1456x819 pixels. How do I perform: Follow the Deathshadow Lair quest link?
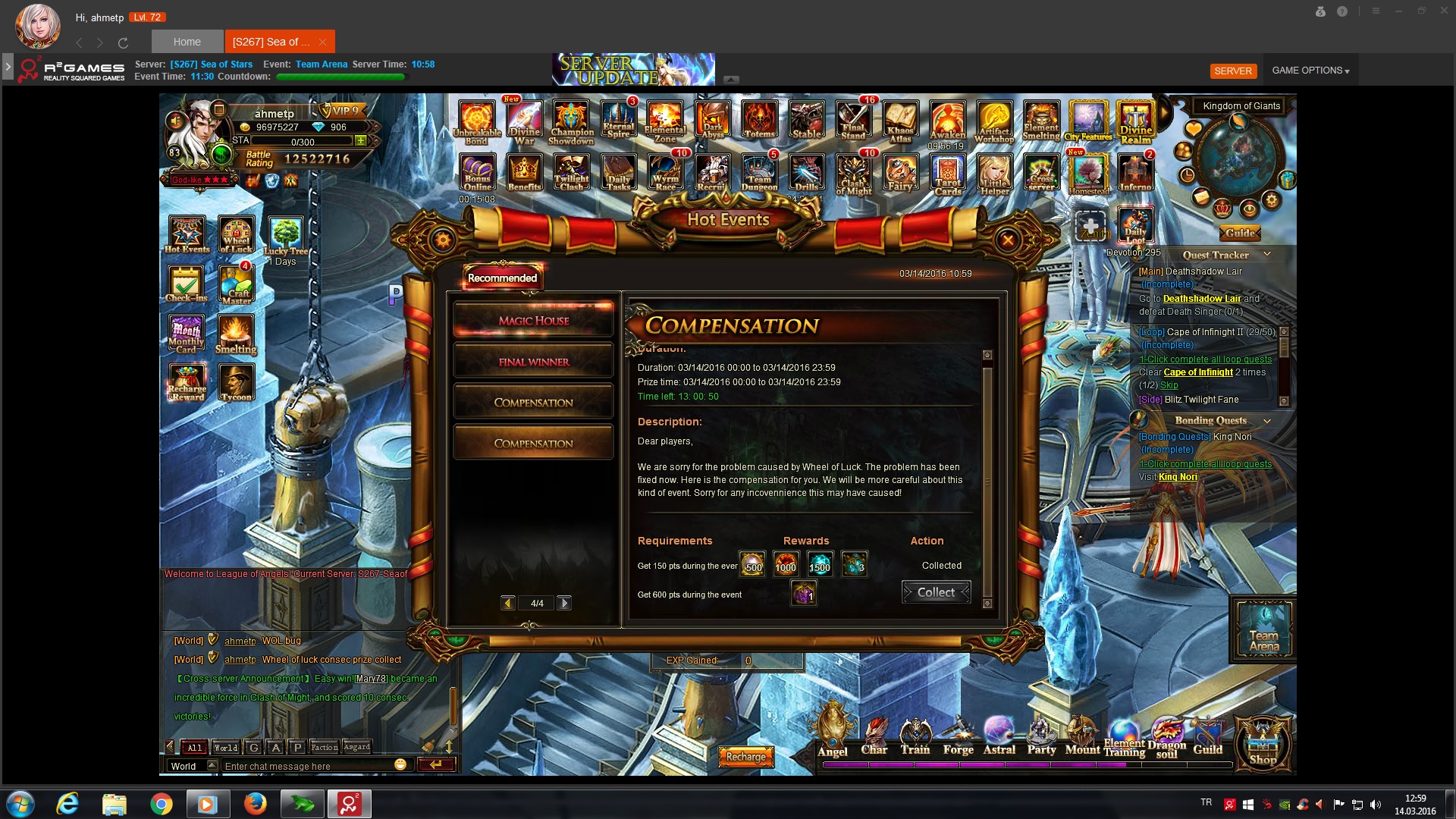[1202, 299]
